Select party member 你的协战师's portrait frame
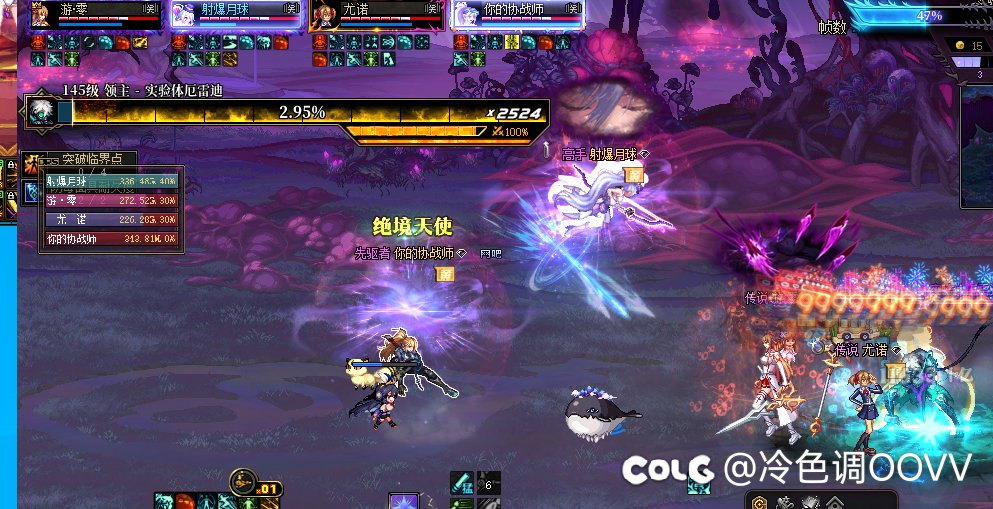This screenshot has width=993, height=509. pyautogui.click(x=463, y=16)
